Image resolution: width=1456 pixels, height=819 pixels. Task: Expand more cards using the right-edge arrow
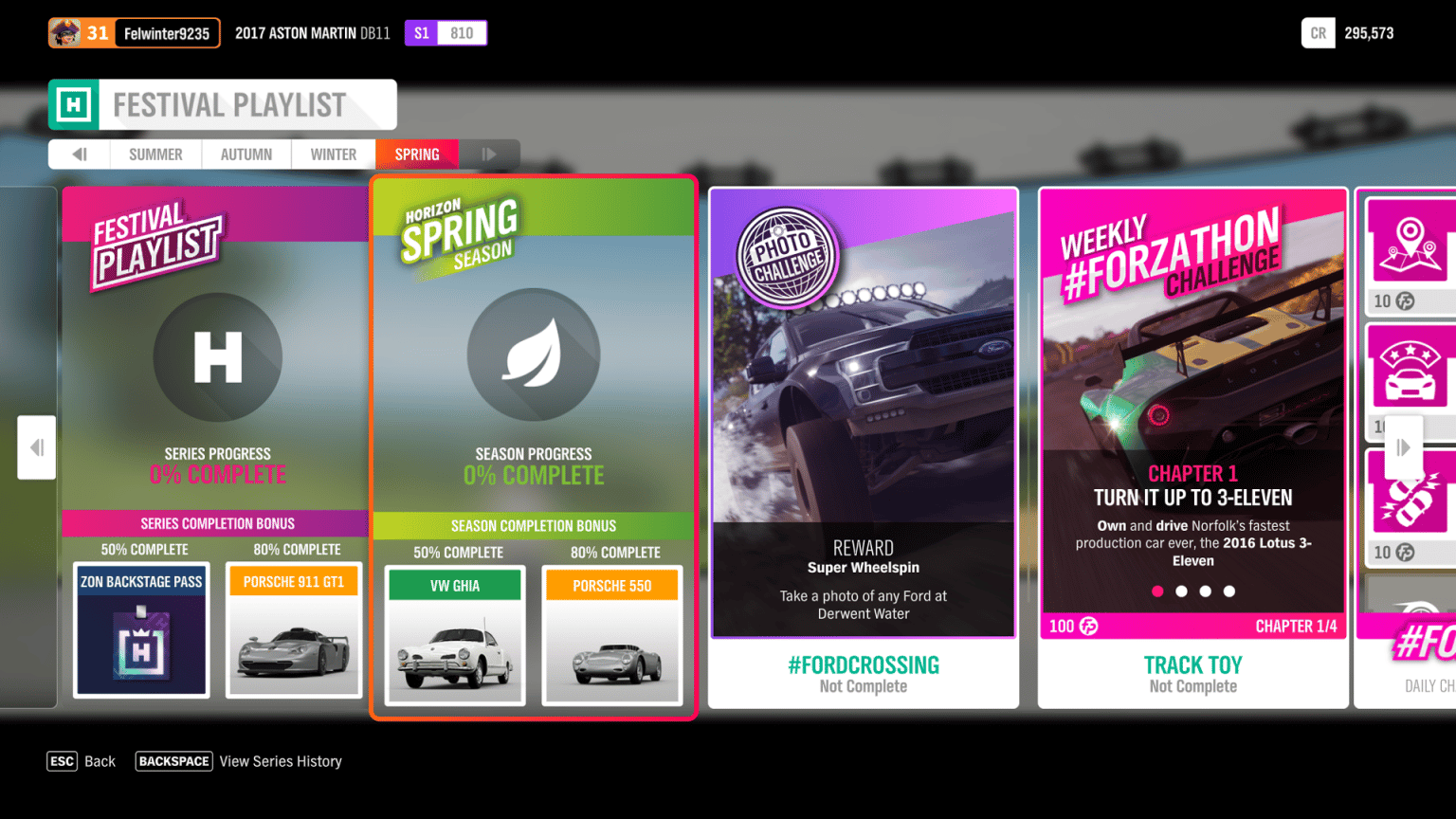pos(1404,447)
